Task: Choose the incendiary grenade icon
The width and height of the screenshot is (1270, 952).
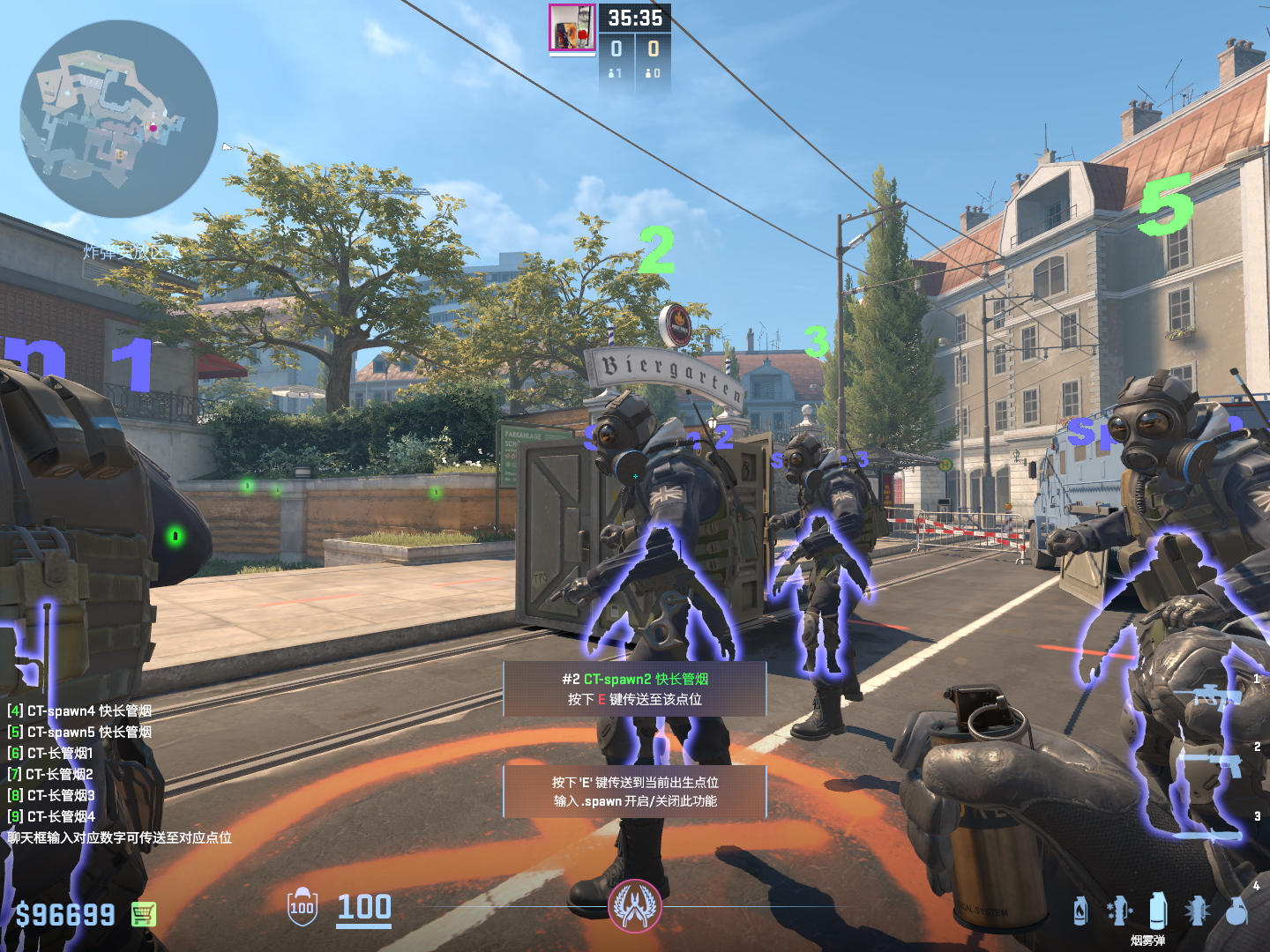Action: point(1080,911)
